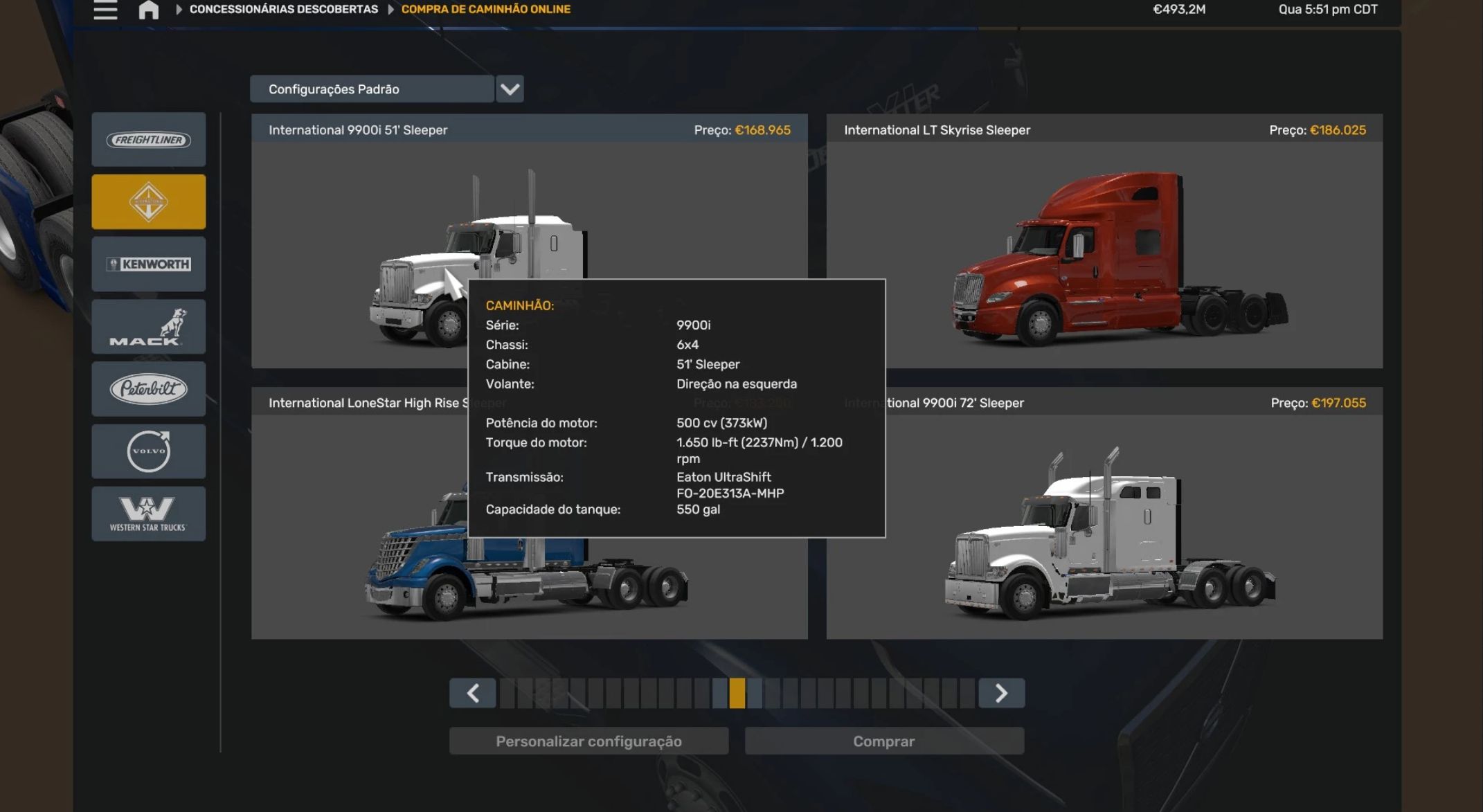Open Western Star Trucks brand
The width and height of the screenshot is (1483, 812).
(x=149, y=514)
